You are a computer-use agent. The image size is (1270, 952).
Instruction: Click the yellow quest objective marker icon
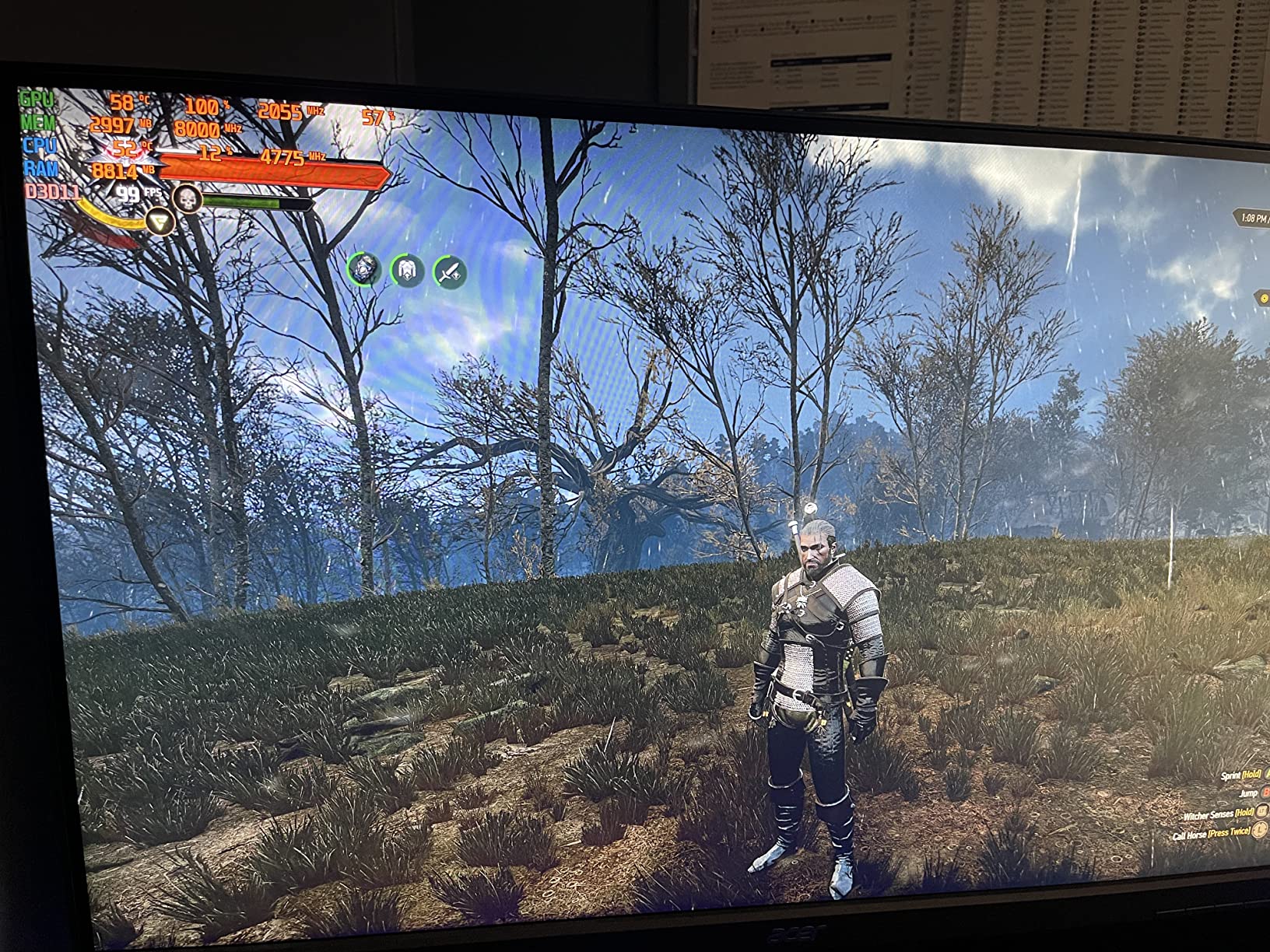1264,298
